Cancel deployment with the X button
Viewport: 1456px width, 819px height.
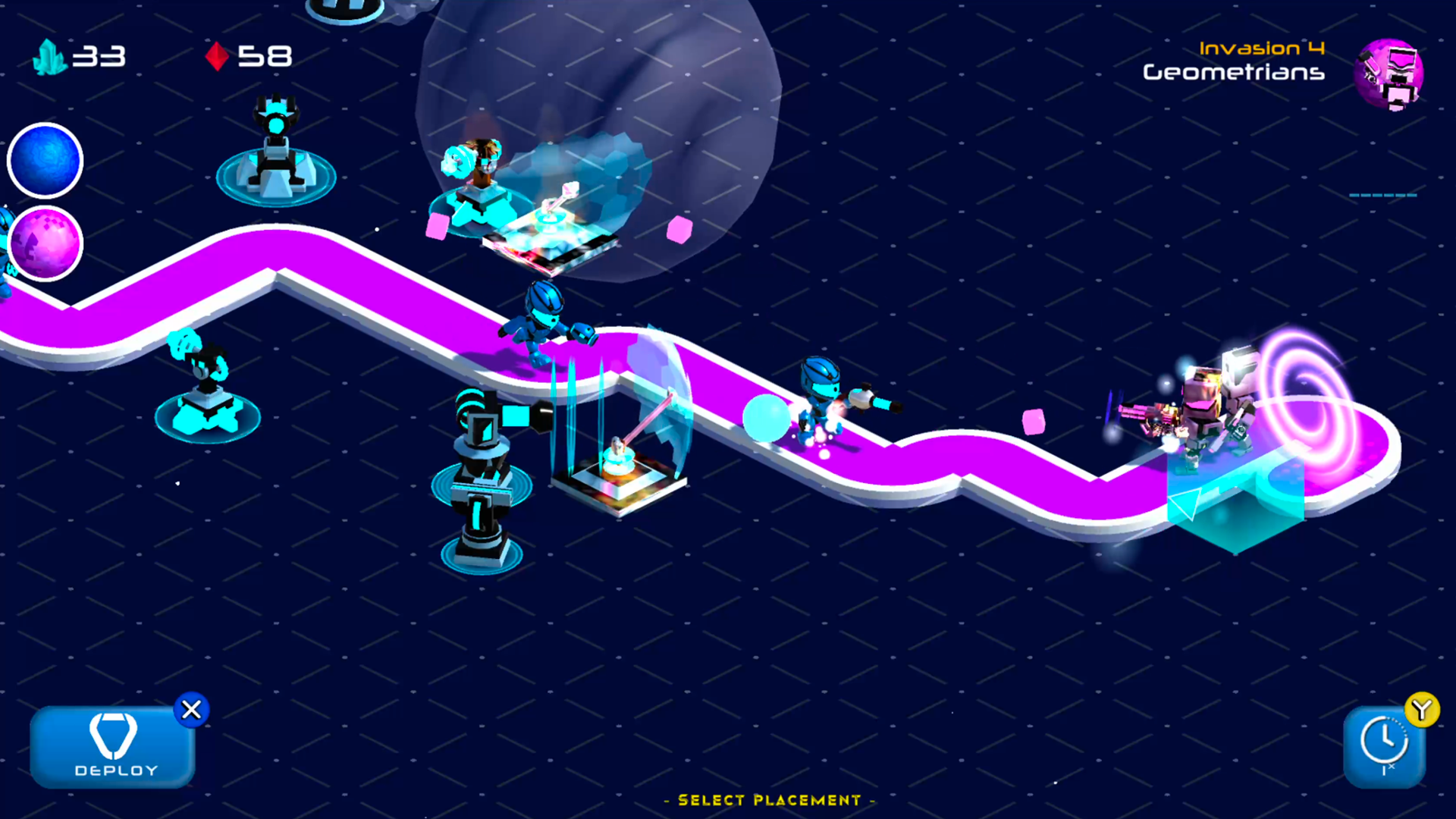tap(191, 710)
